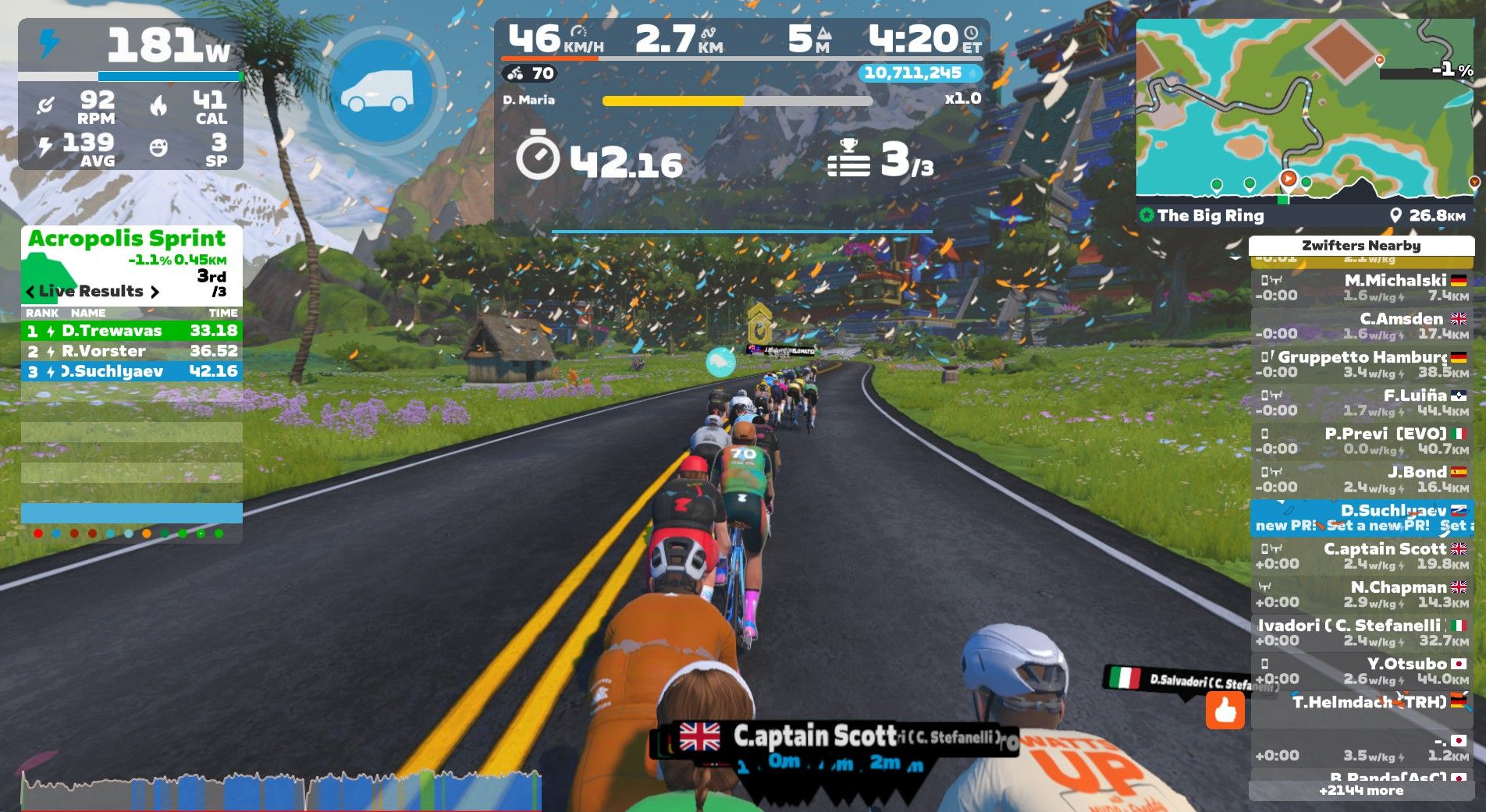
Task: Give a Ride On with the thumbs-up button
Action: (1225, 710)
